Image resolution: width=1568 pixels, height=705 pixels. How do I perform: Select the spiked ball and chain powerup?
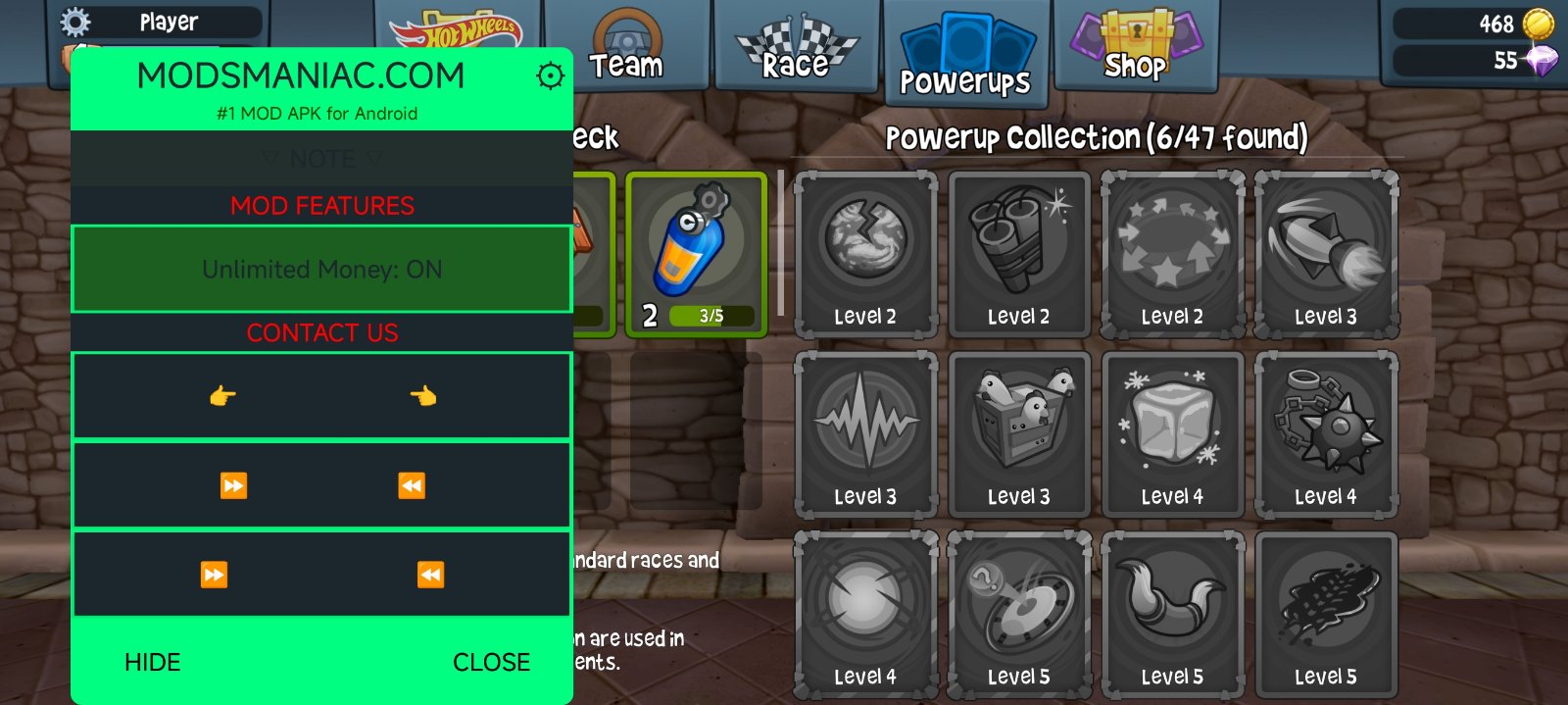(1325, 432)
